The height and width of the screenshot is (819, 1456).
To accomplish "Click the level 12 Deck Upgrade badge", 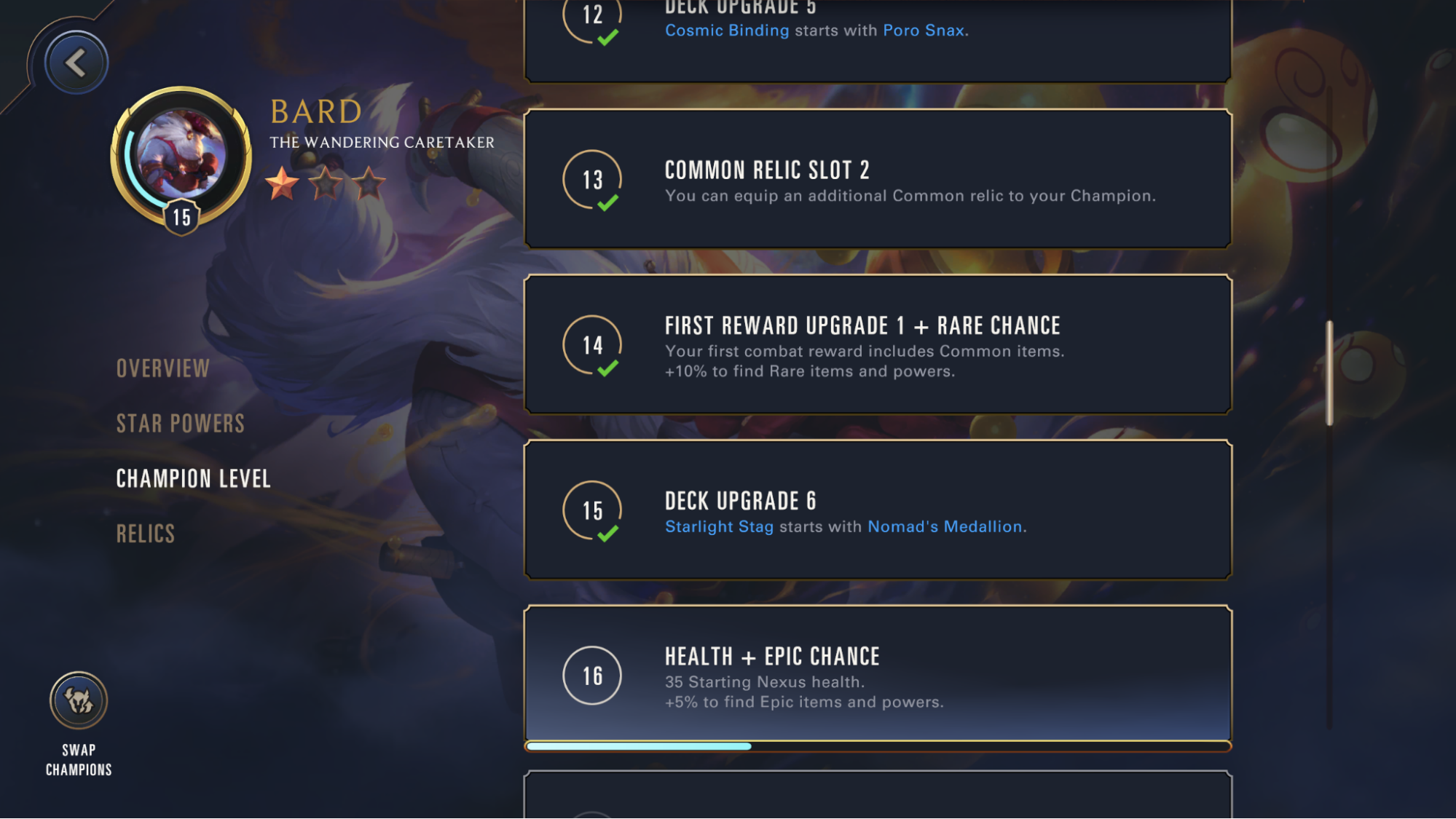I will click(591, 12).
